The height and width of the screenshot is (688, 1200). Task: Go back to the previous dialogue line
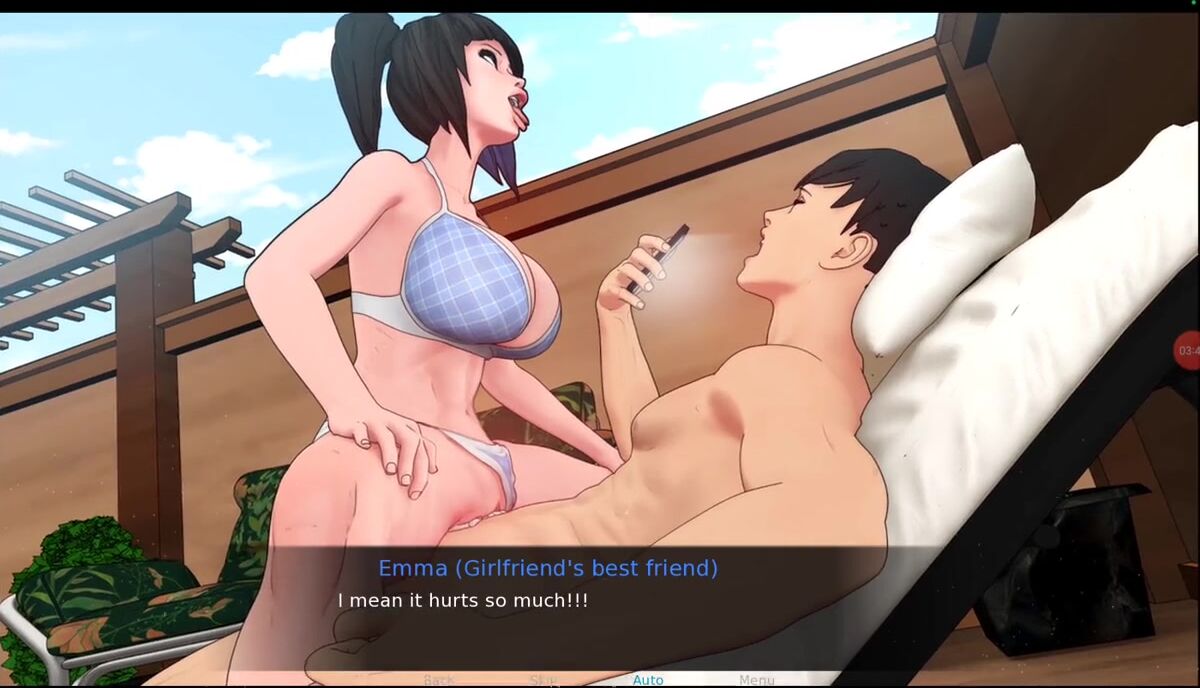click(438, 680)
